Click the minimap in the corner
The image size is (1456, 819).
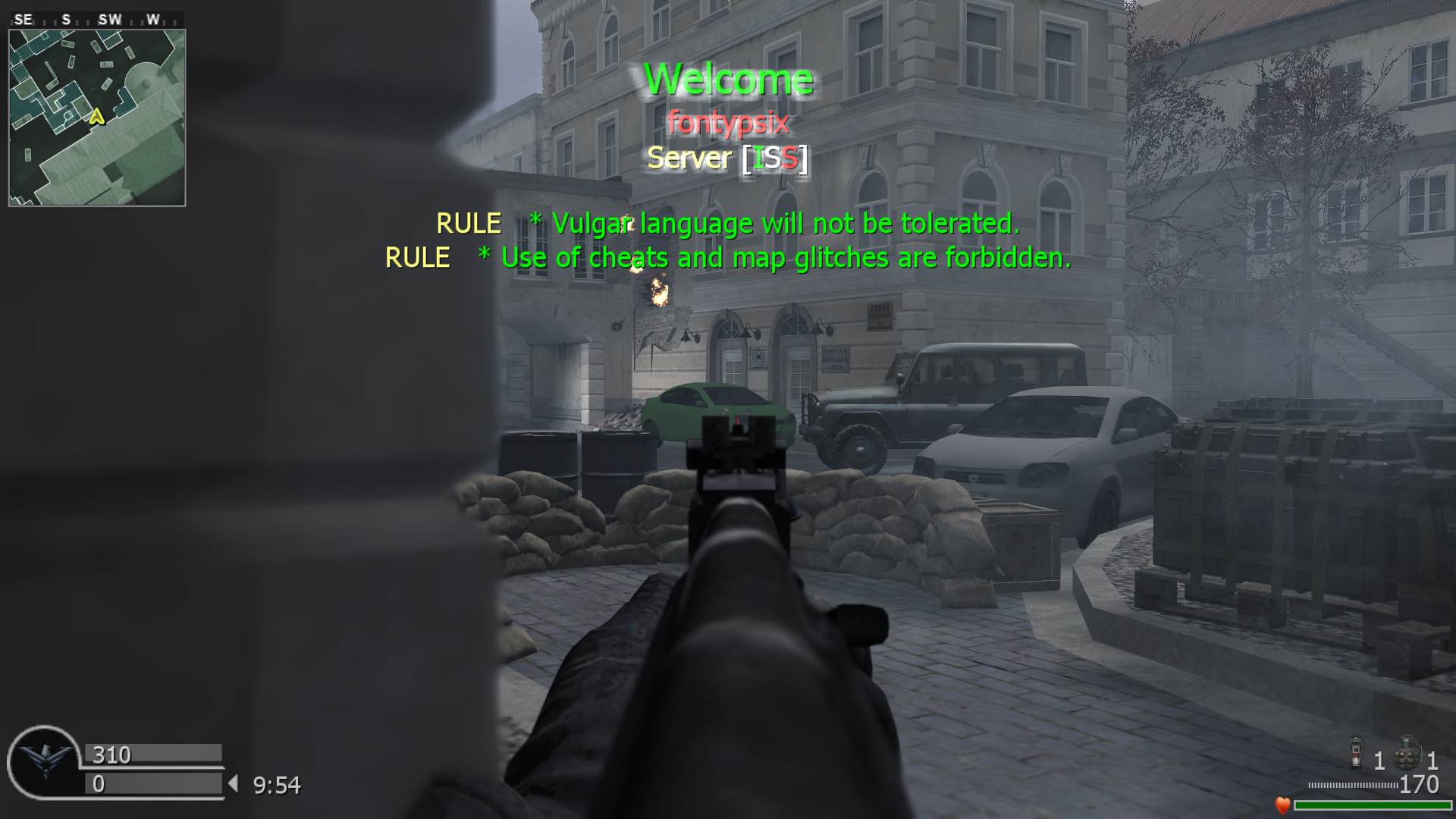(x=97, y=118)
